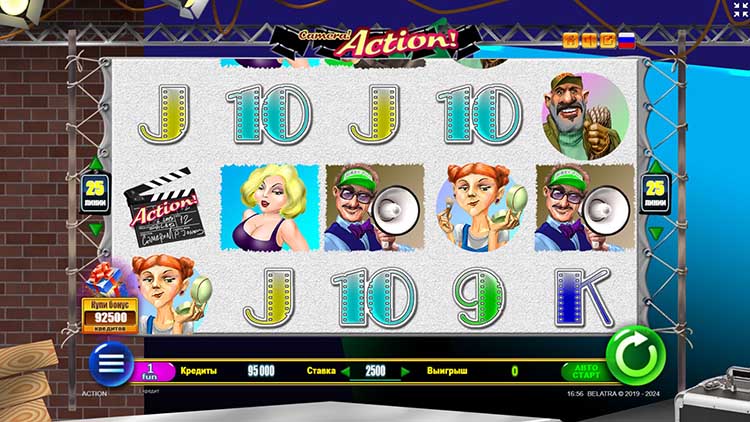Open the blue Action menu button
The image size is (750, 422).
click(x=110, y=363)
